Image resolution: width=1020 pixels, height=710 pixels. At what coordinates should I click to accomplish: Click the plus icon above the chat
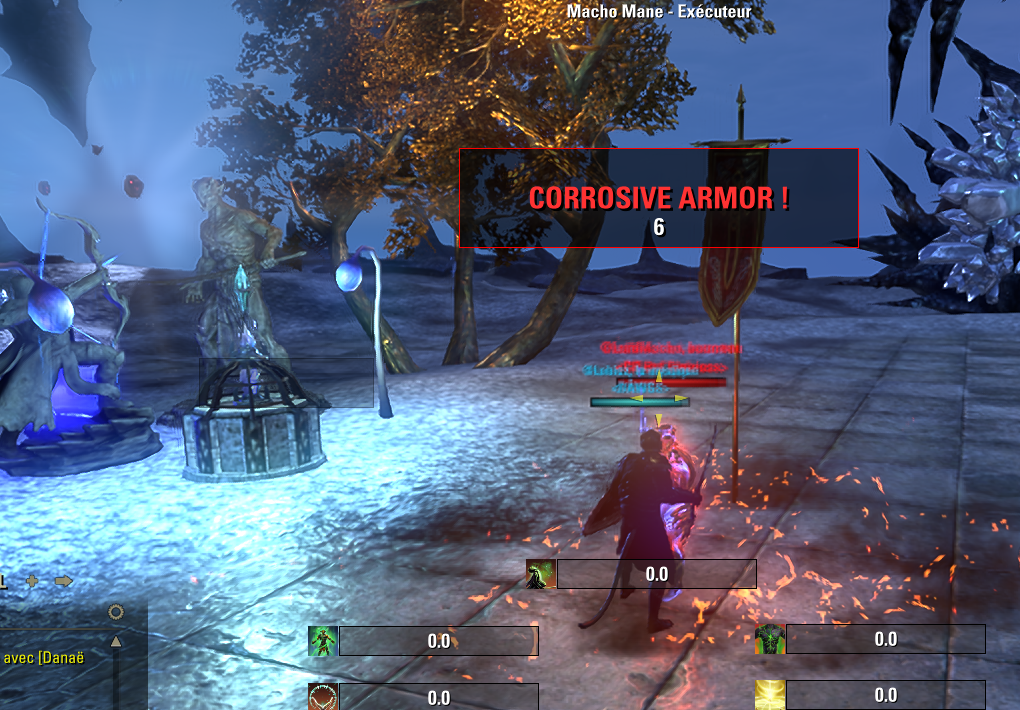(32, 581)
